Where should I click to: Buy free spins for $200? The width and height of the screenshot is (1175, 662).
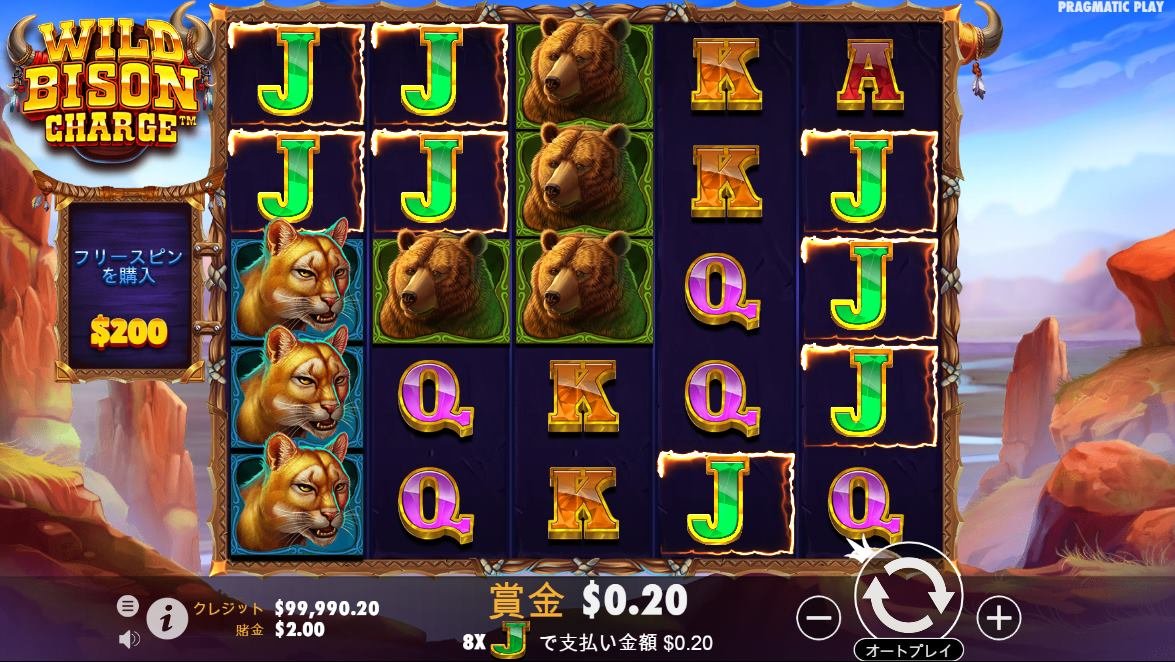(x=127, y=288)
